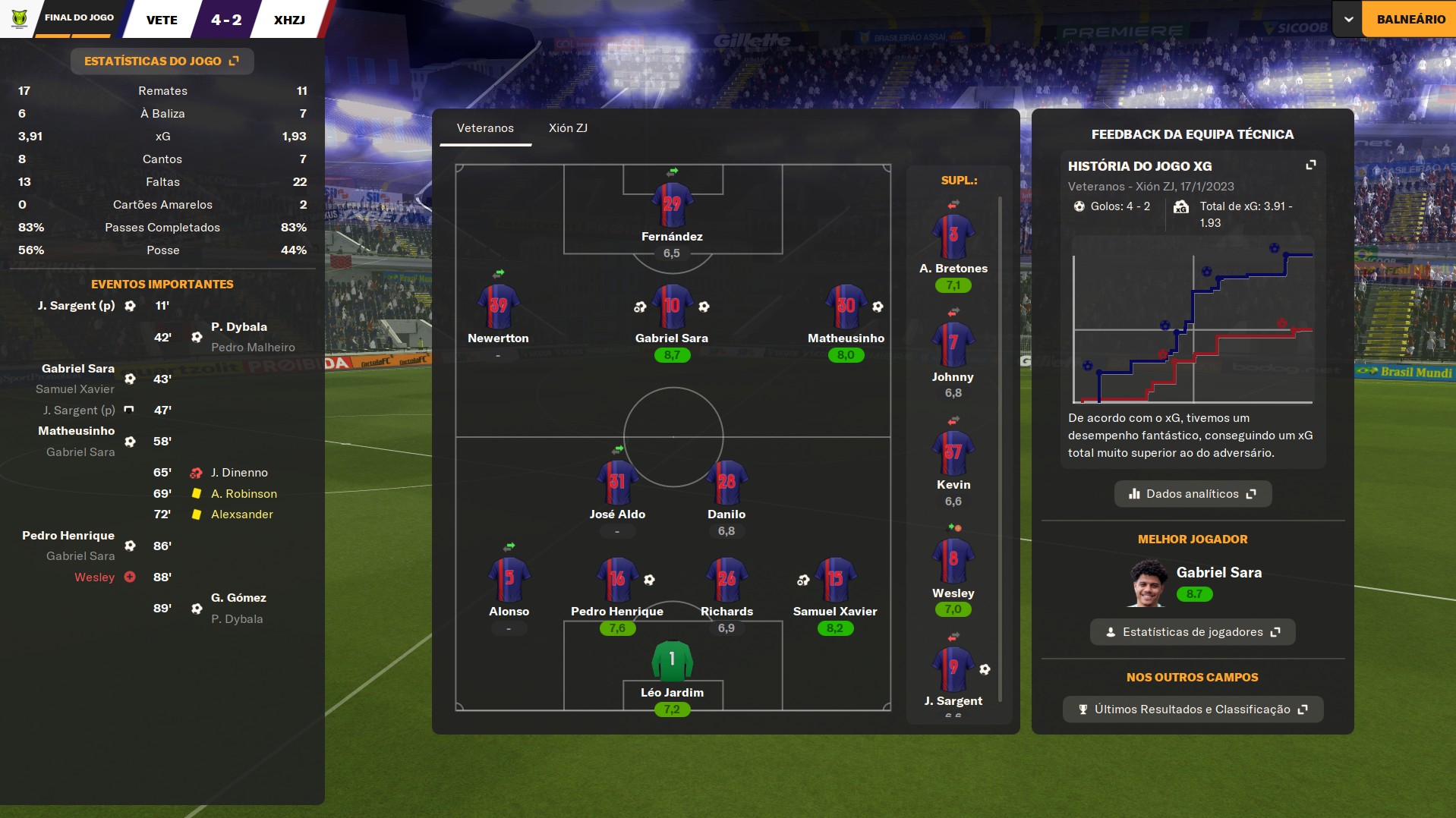Choose Matheusinho on the pitch

(846, 307)
